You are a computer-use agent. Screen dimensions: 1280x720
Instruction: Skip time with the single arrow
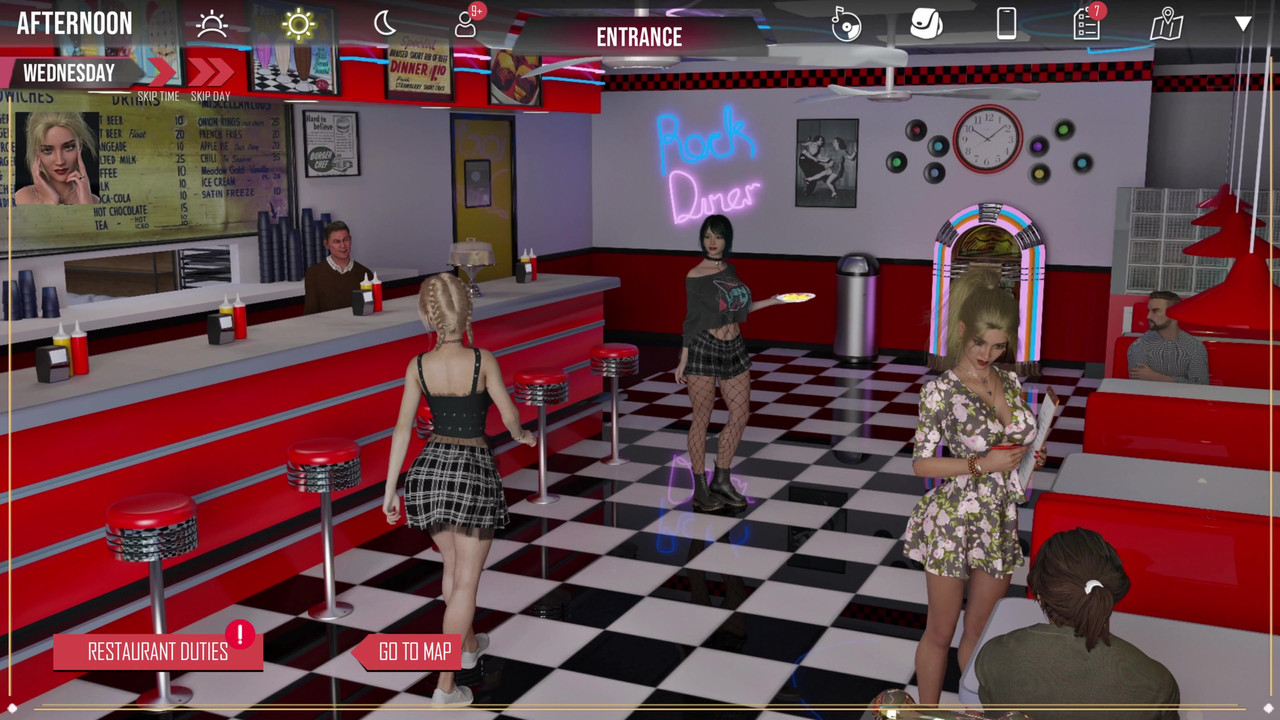tap(160, 72)
